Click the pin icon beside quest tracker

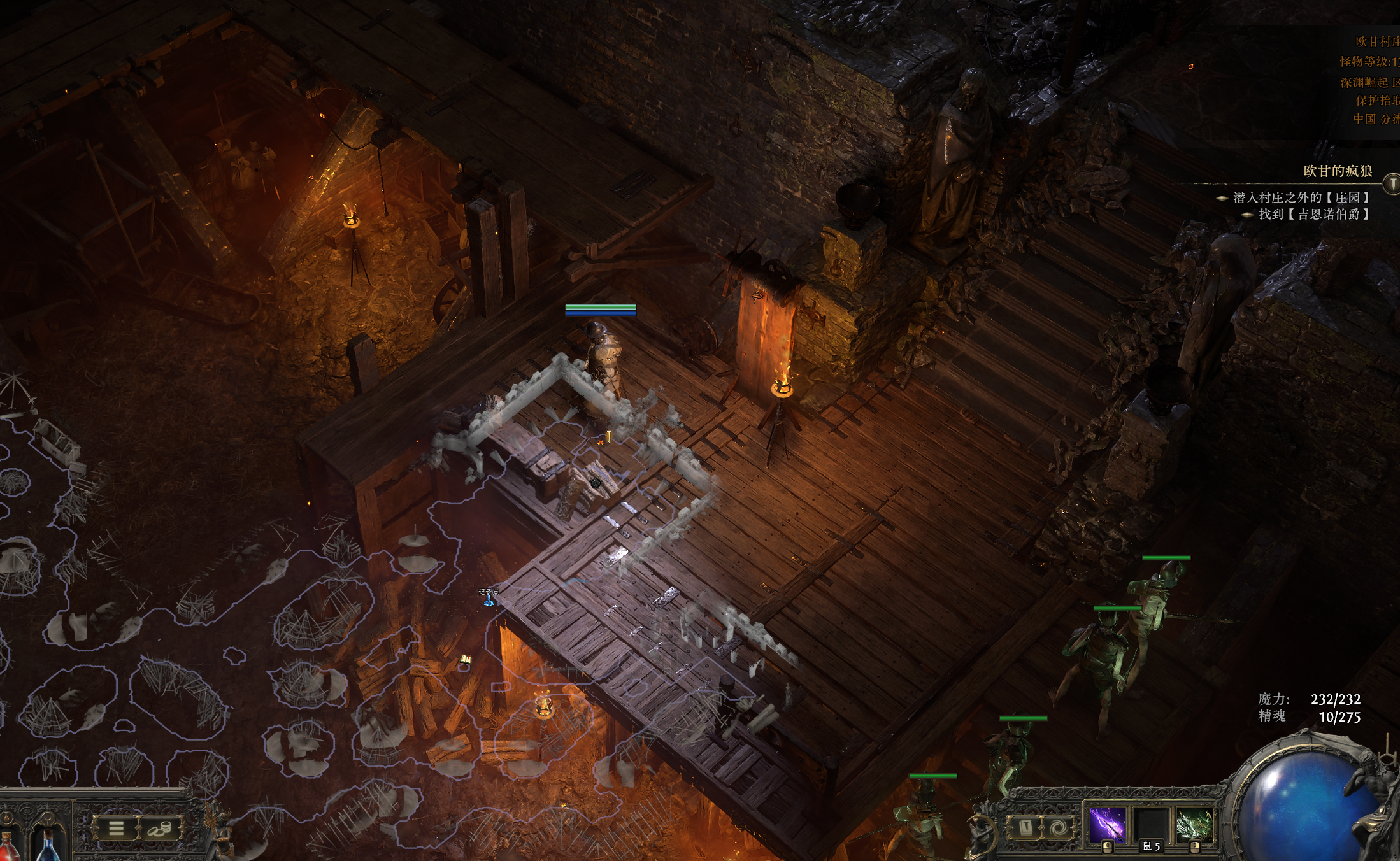[x=1392, y=184]
